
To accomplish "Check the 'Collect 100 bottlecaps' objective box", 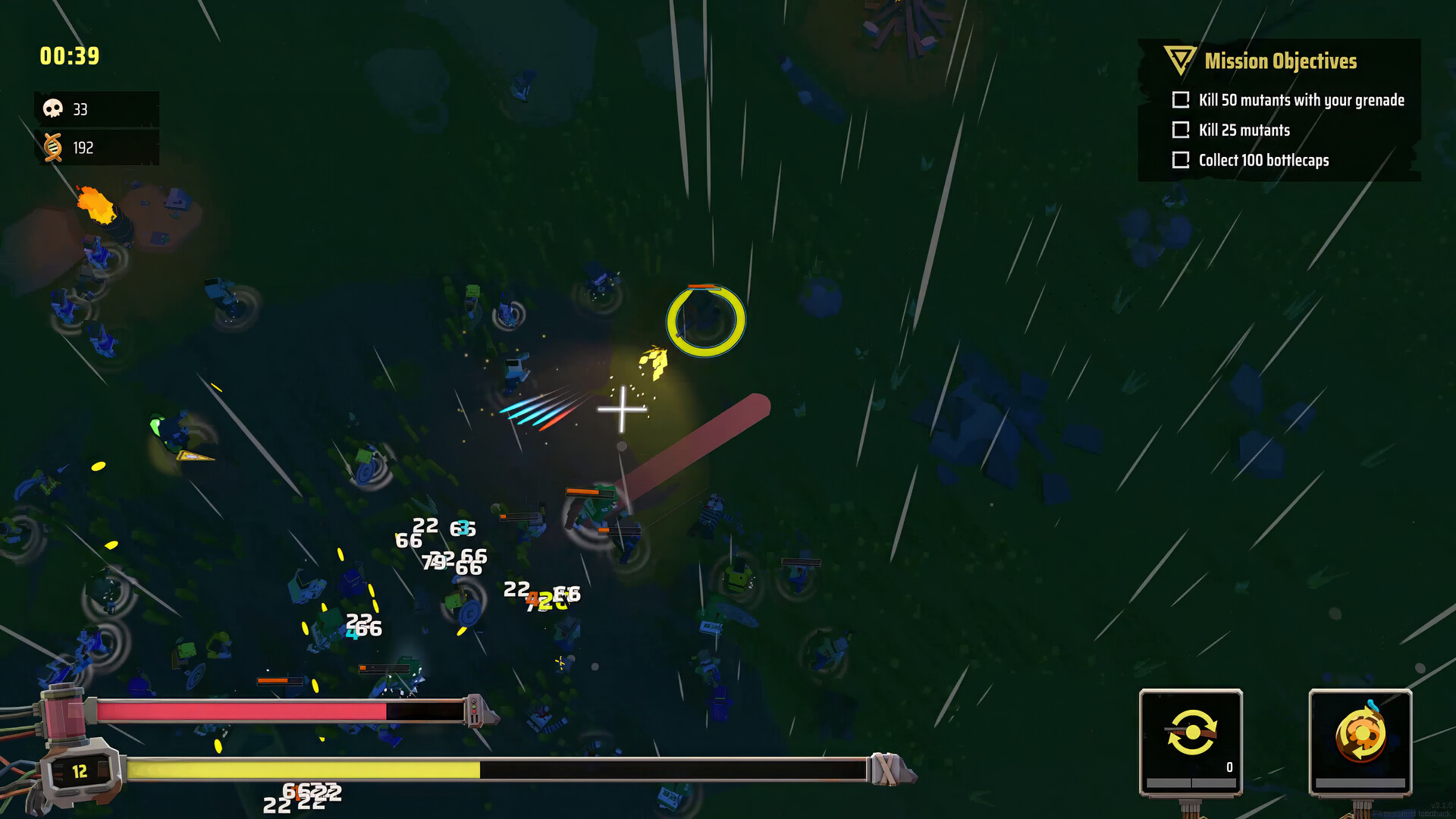I will pyautogui.click(x=1180, y=160).
